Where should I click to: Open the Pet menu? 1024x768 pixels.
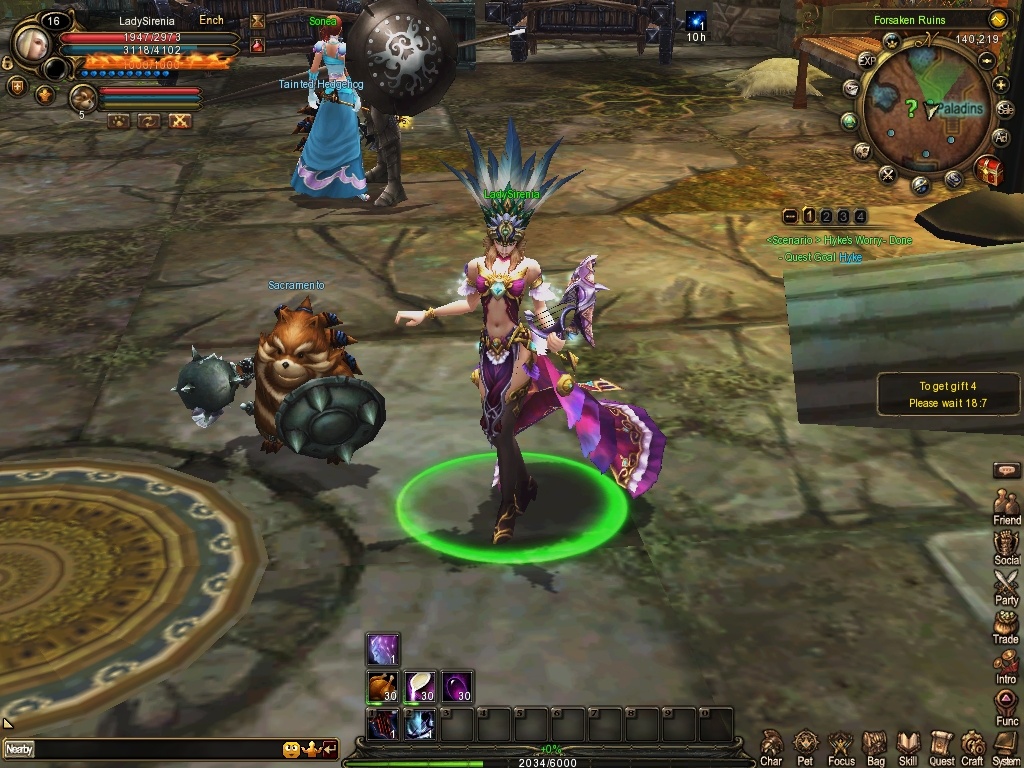point(805,743)
